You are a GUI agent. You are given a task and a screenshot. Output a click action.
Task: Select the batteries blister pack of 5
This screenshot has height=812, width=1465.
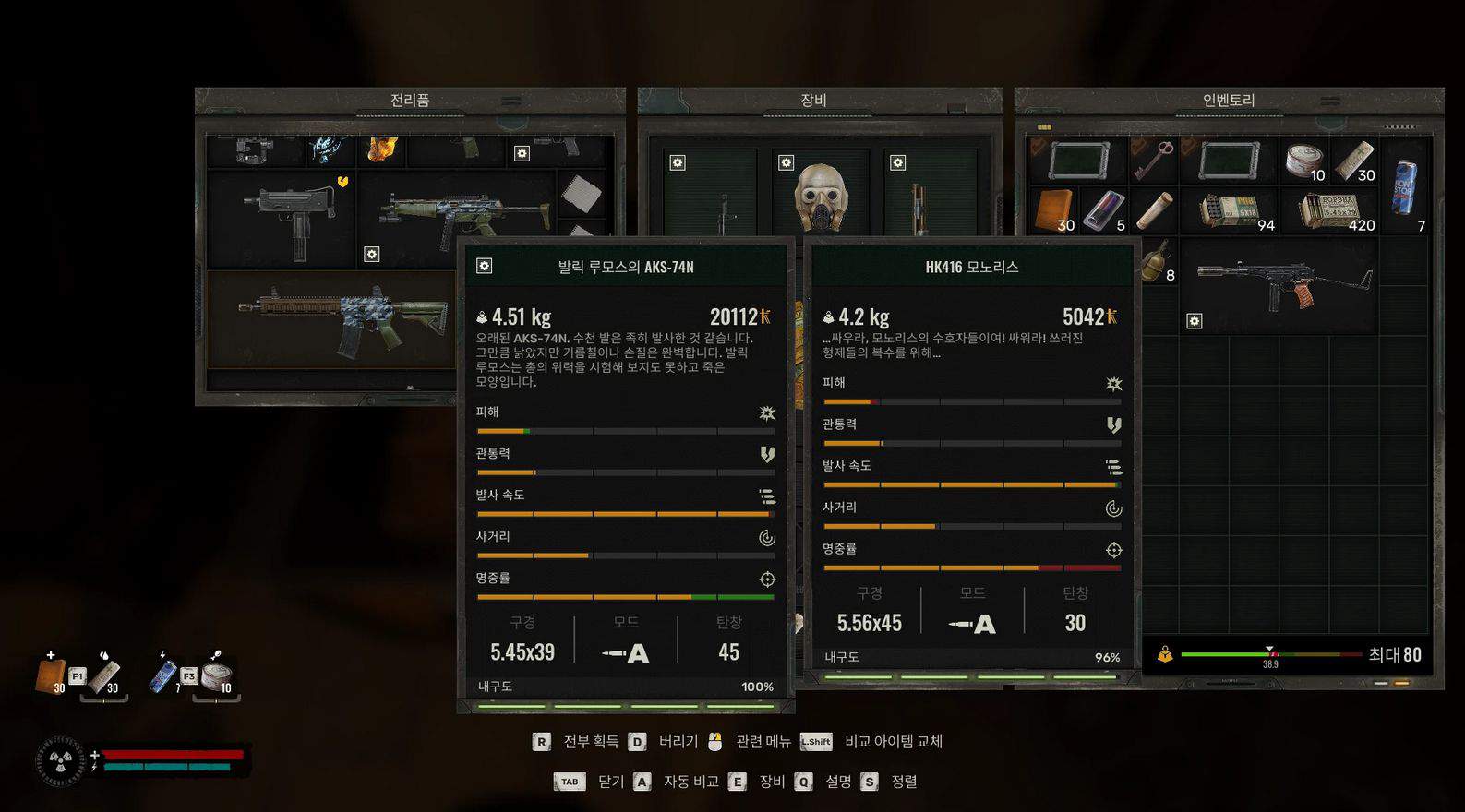[x=1103, y=209]
